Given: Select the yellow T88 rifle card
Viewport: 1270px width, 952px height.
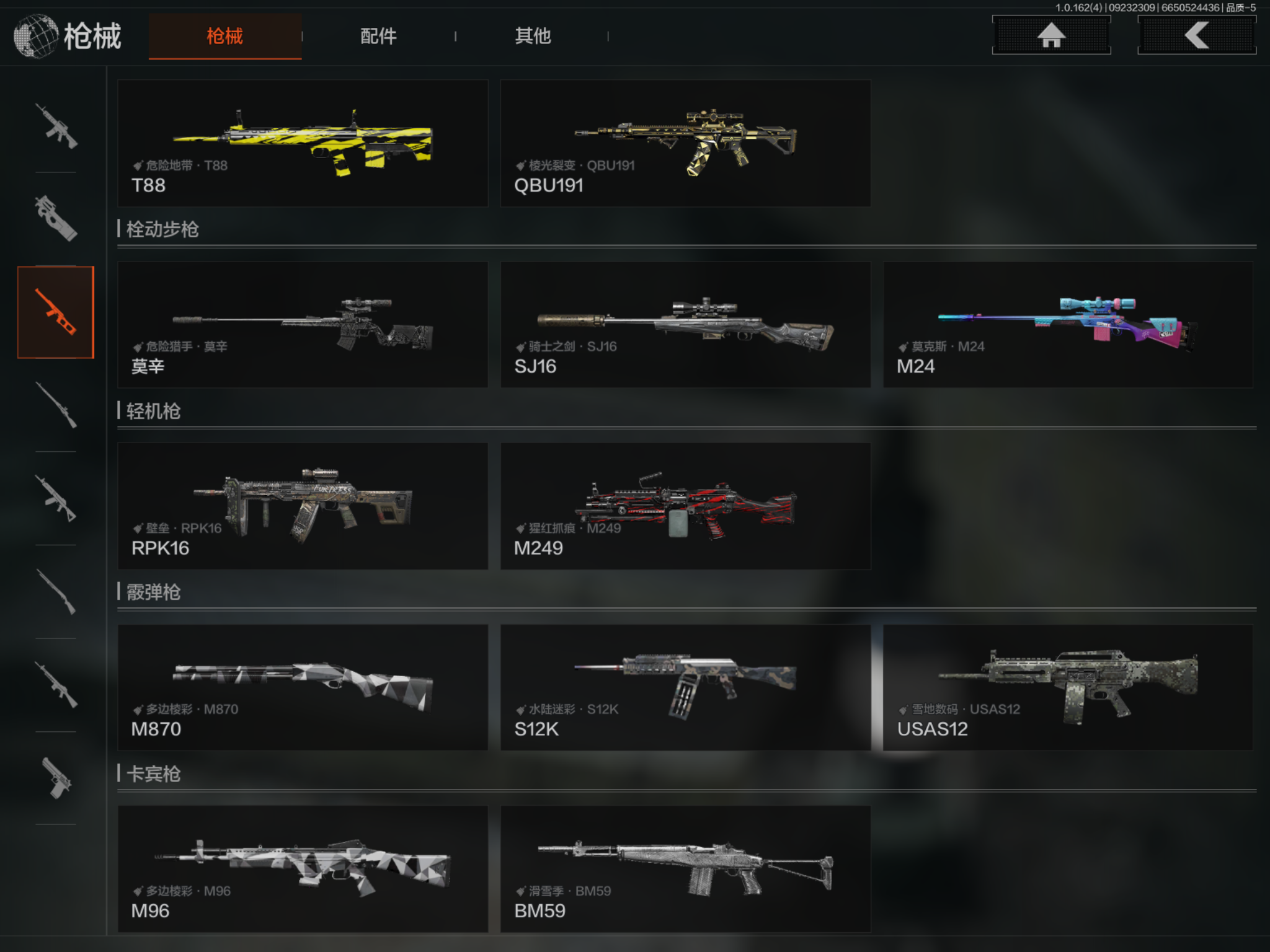Looking at the screenshot, I should click(x=303, y=143).
